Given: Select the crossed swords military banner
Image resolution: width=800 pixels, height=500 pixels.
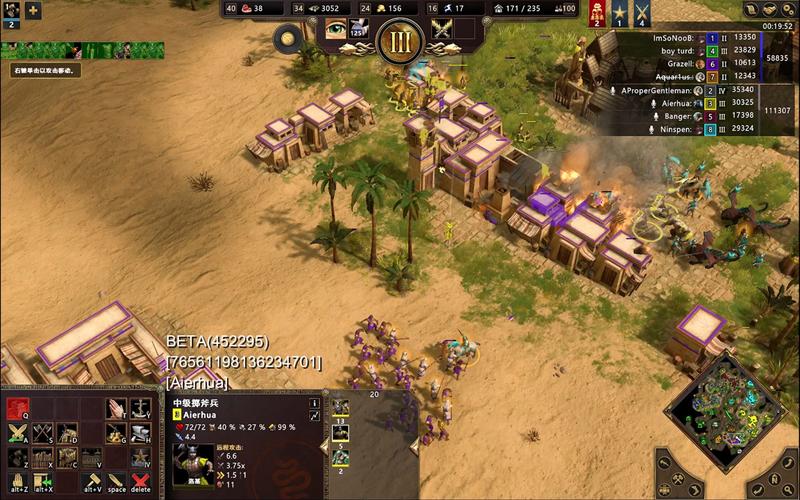Looking at the screenshot, I should (x=640, y=12).
